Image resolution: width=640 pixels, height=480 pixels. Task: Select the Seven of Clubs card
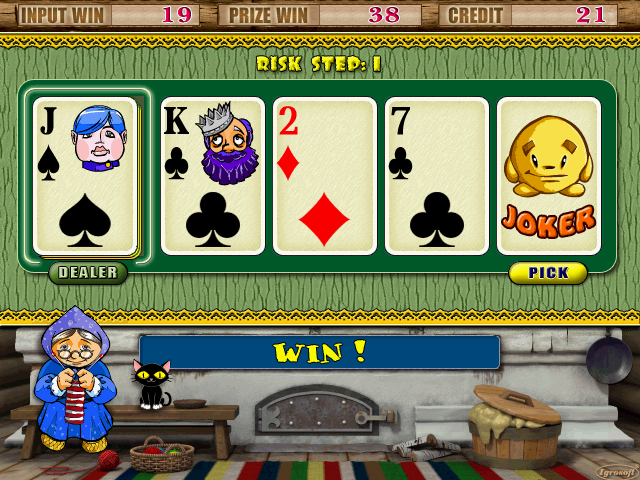(436, 176)
